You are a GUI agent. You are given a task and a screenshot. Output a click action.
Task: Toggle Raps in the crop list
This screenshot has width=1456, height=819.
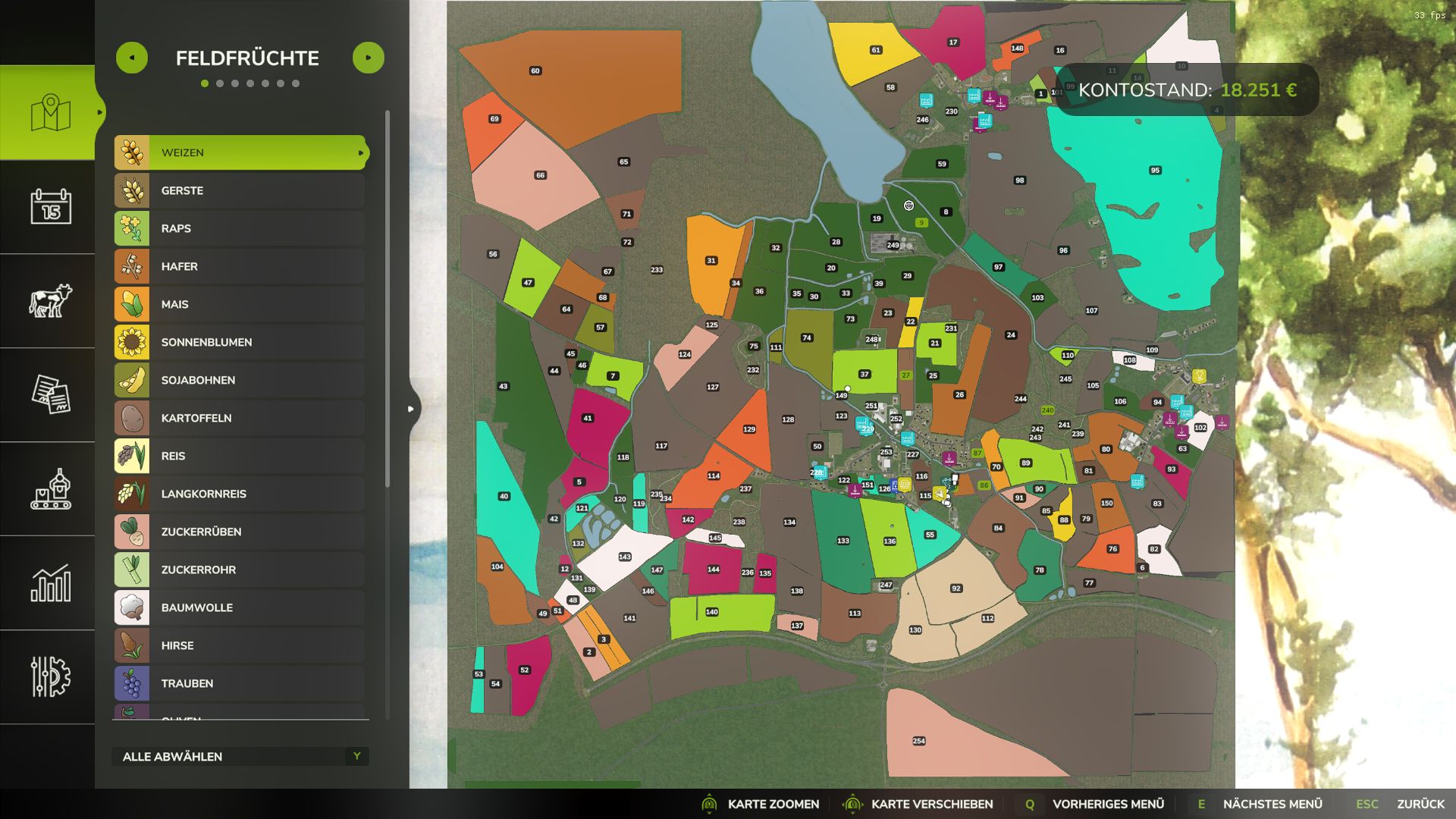click(240, 228)
